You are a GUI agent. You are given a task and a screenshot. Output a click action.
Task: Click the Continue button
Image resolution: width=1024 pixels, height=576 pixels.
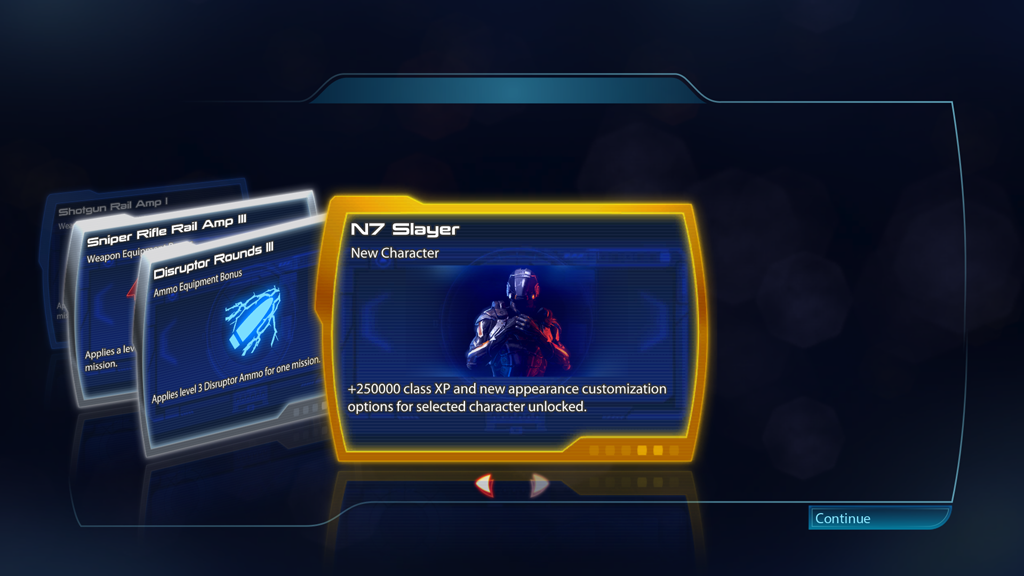tap(878, 518)
